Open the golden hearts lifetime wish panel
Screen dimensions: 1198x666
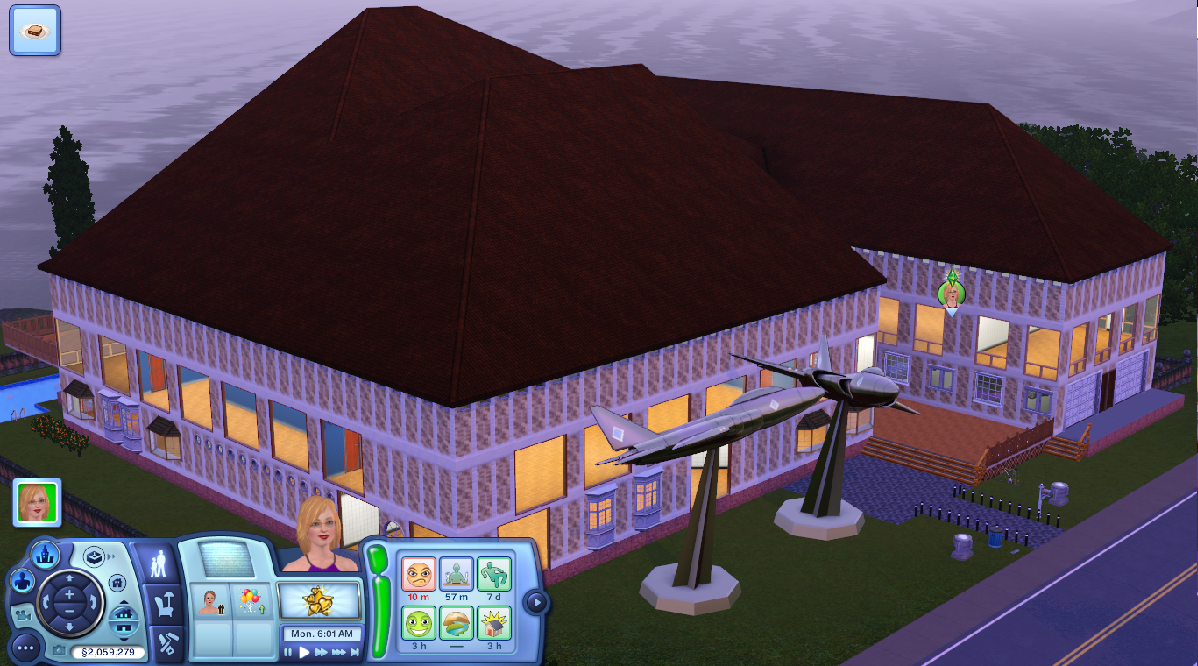318,602
